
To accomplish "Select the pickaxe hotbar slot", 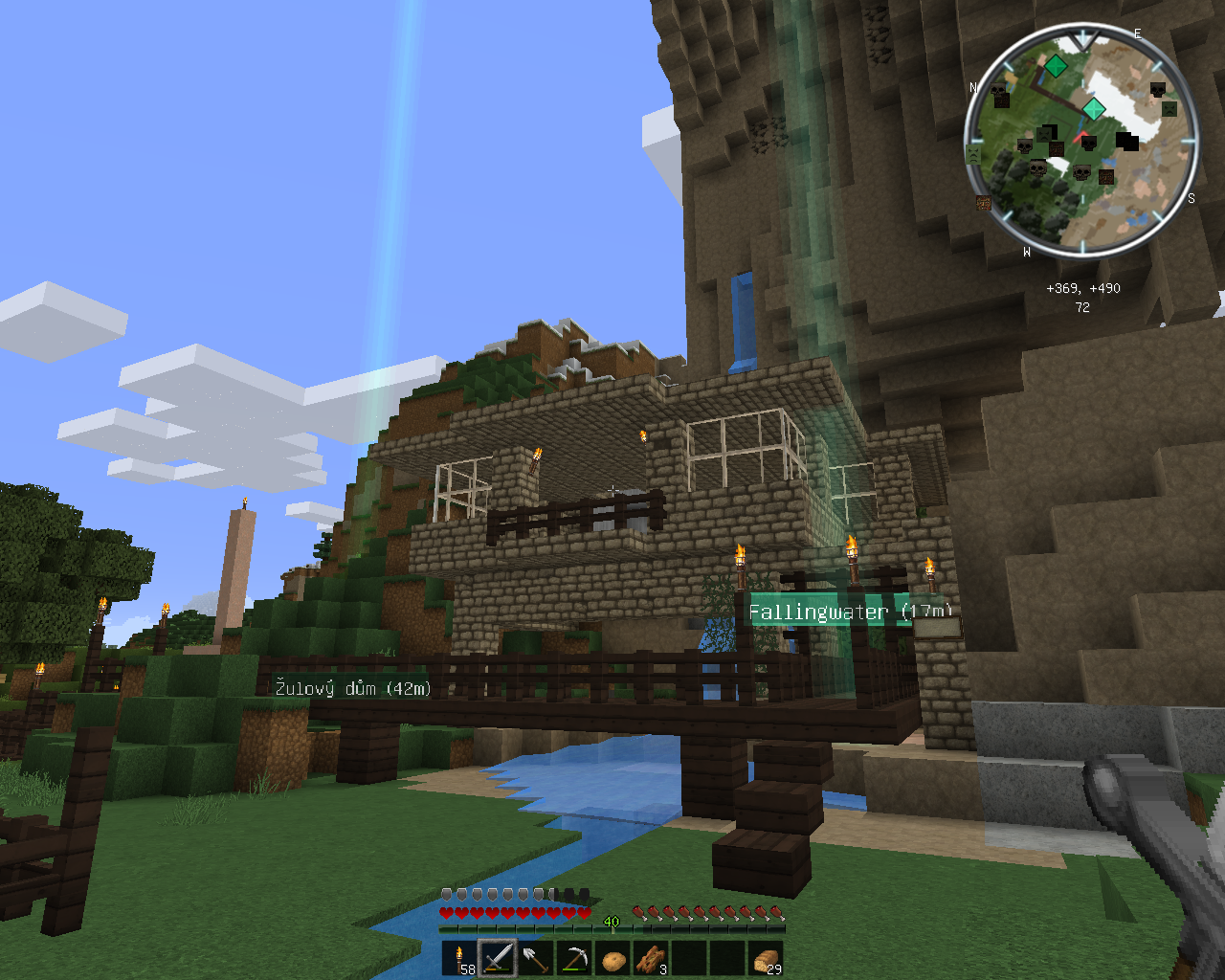I will point(574,958).
